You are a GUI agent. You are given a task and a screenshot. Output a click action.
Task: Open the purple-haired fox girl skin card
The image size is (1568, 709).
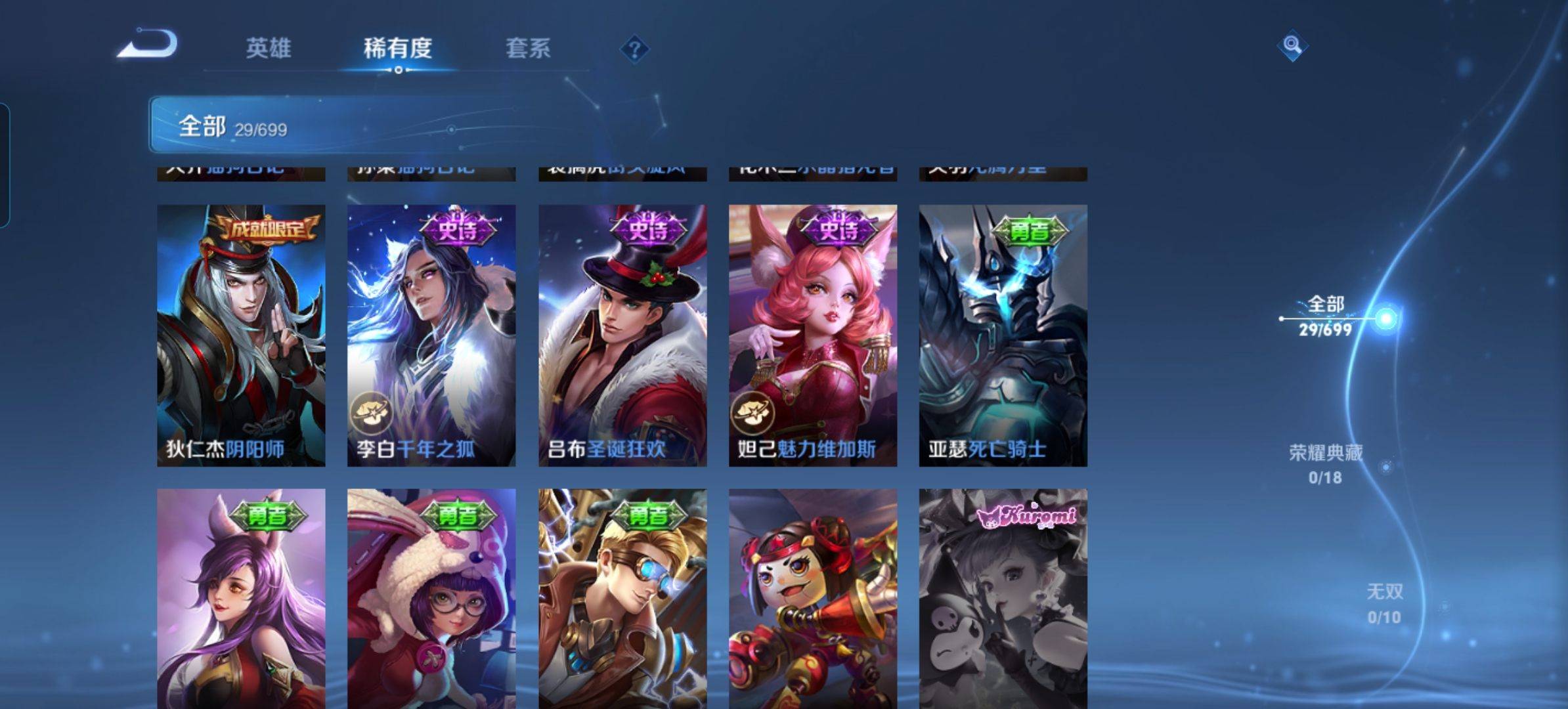241,597
